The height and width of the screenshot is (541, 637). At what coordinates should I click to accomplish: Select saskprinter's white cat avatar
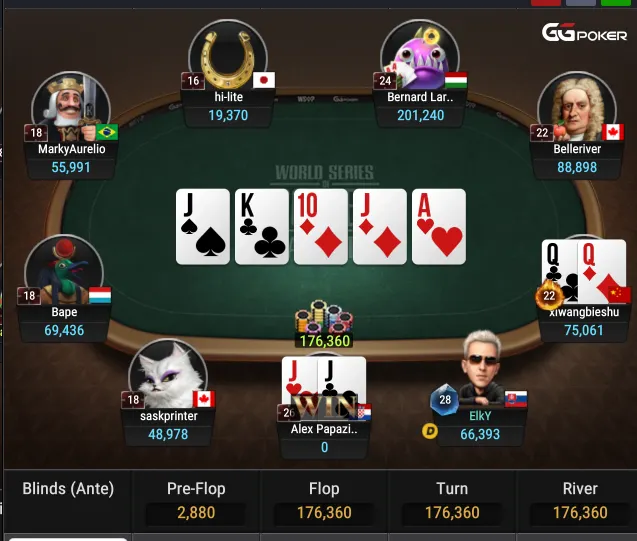pos(168,375)
